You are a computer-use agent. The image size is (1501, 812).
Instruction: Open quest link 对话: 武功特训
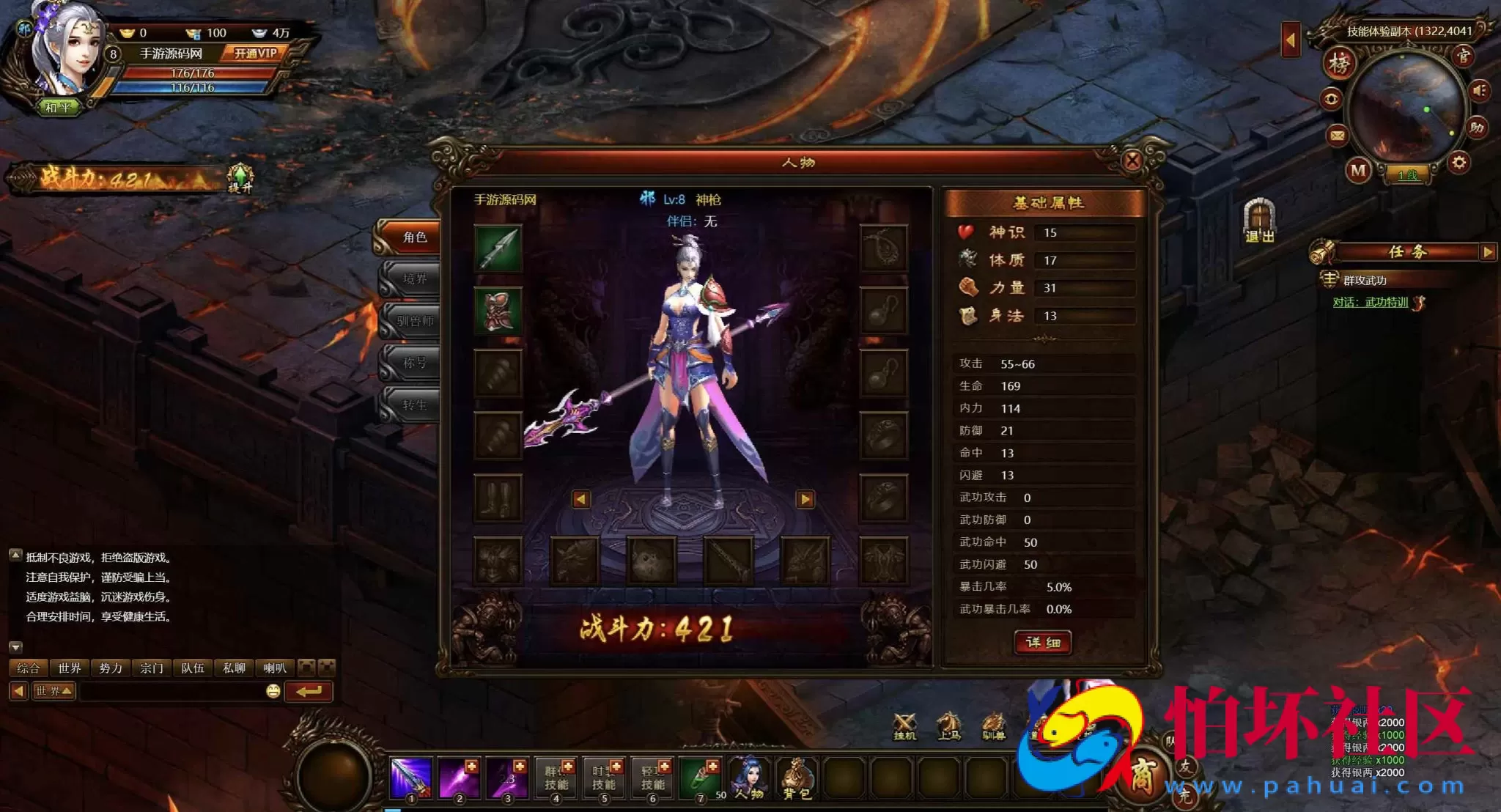(1369, 301)
